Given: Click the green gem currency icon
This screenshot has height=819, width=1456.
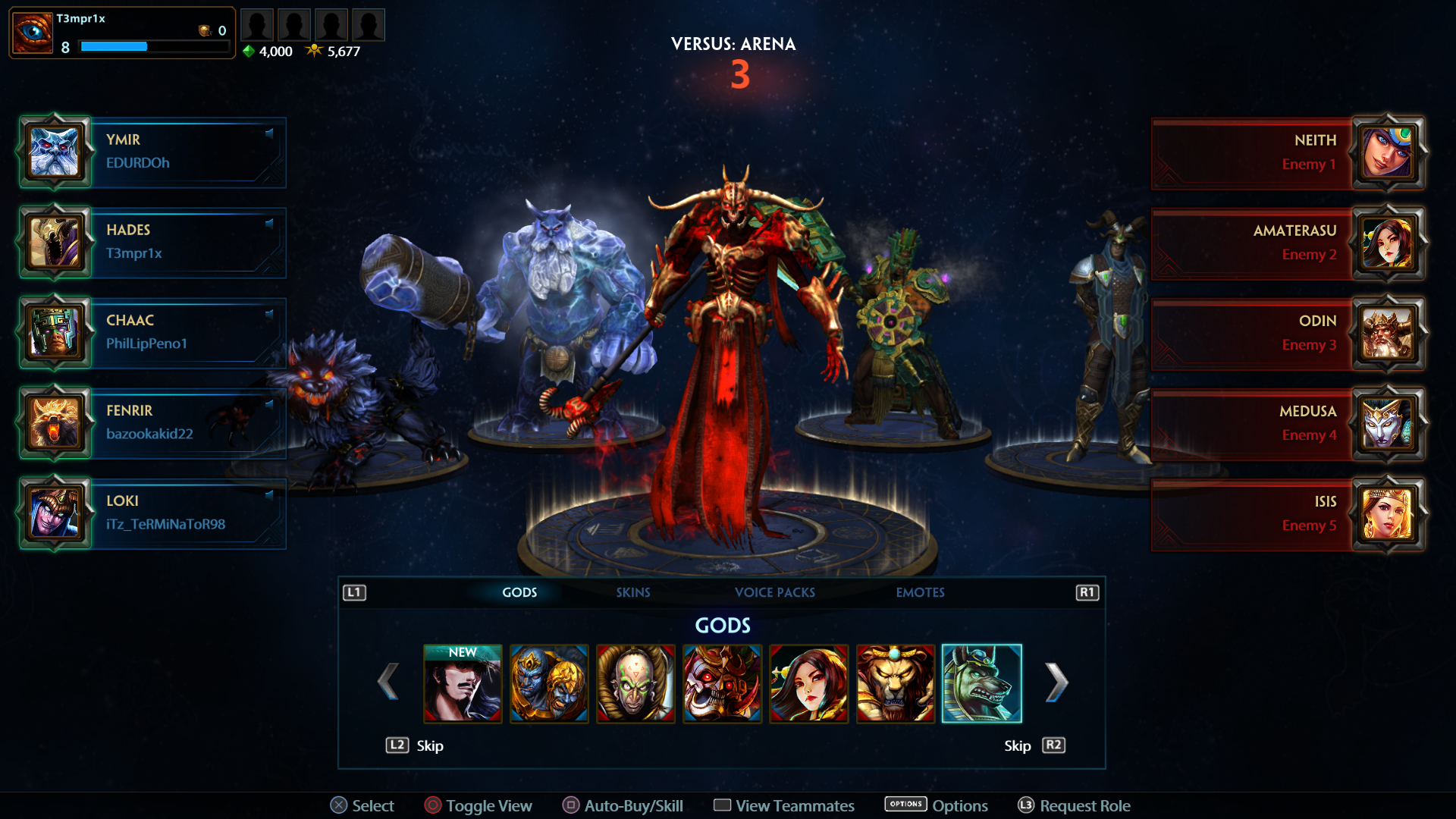Looking at the screenshot, I should pos(248,52).
